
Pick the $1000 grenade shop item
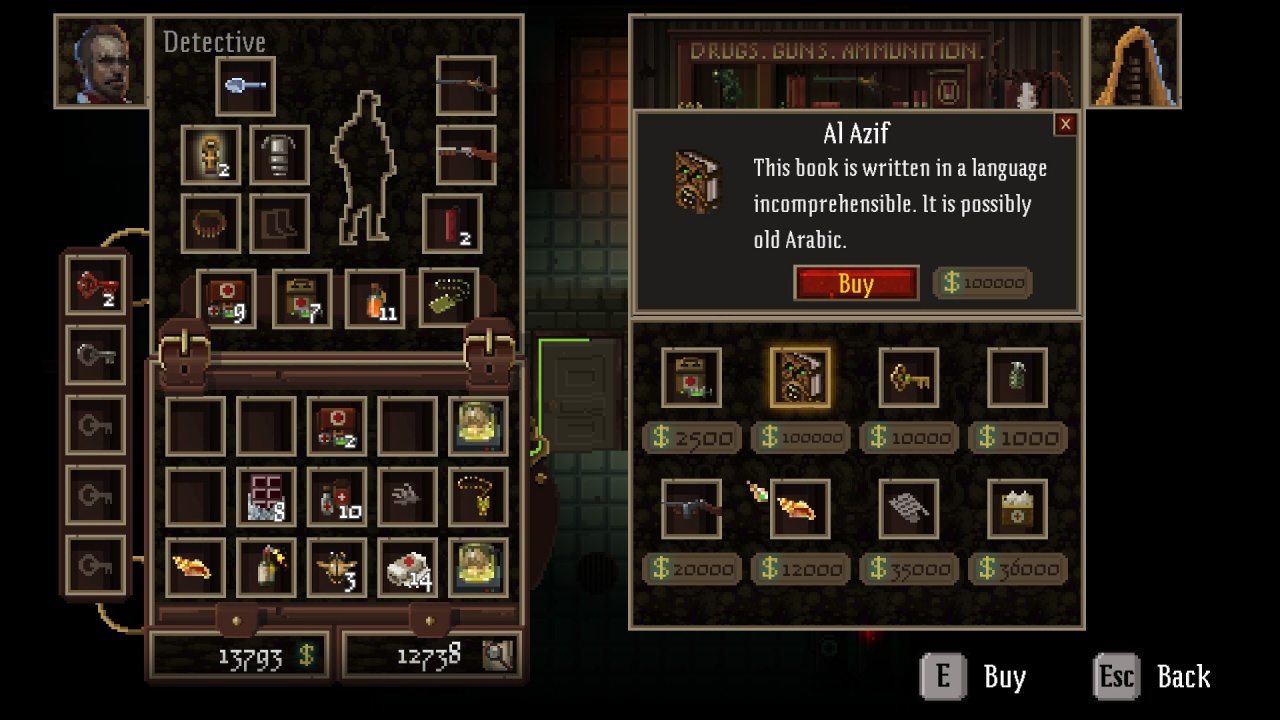pos(1017,378)
